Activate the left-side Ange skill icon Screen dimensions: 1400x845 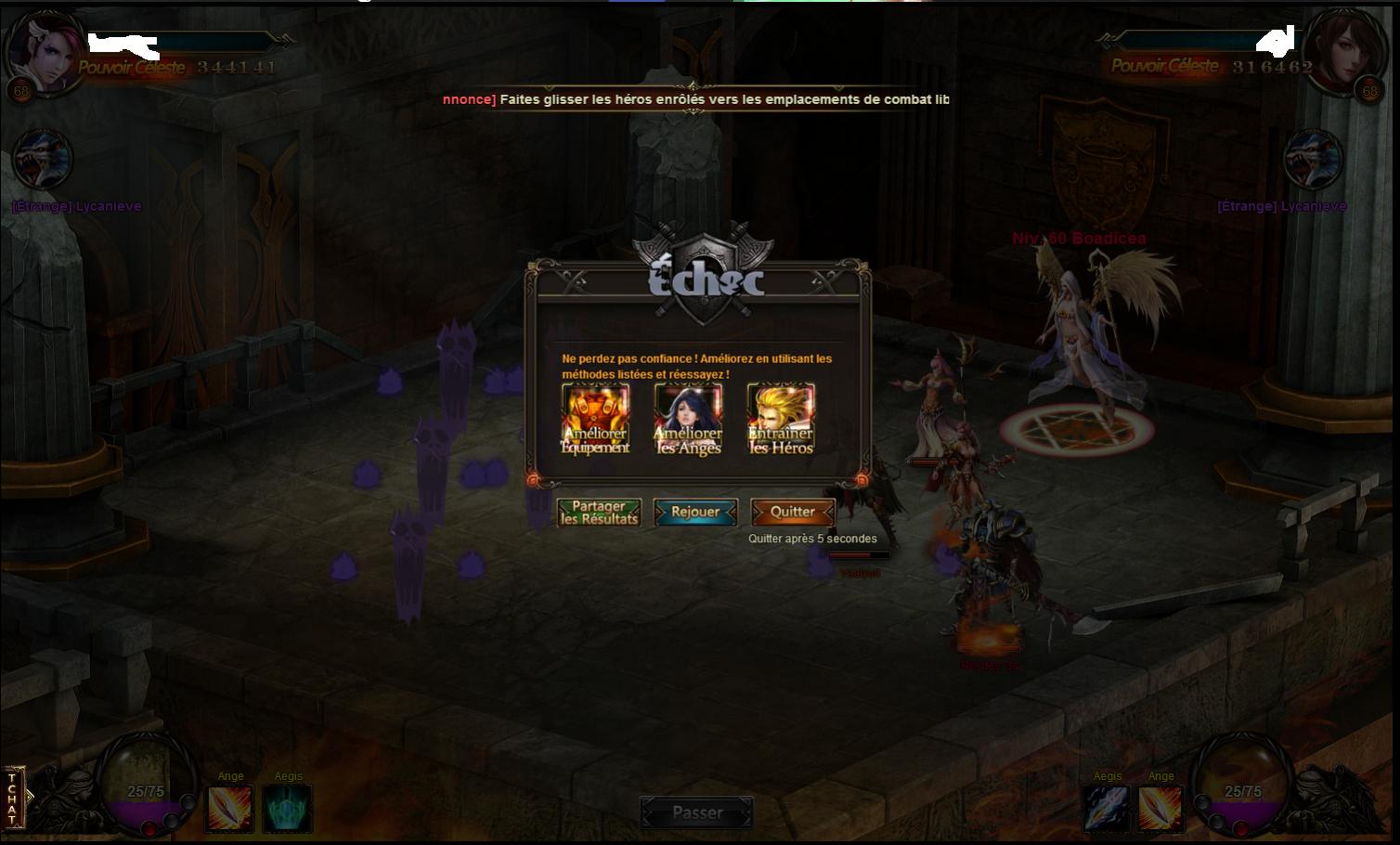tap(229, 808)
